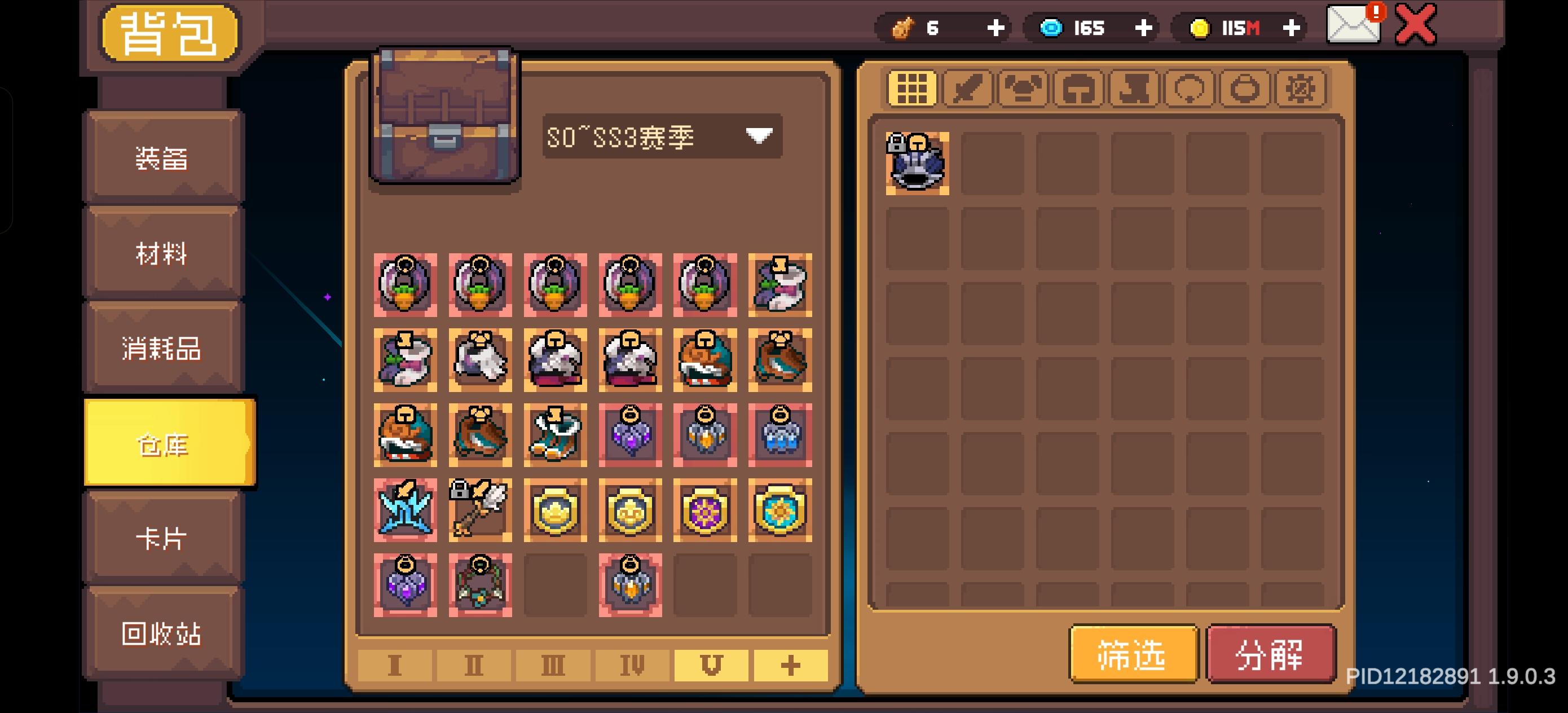Screen dimensions: 1568x713
Task: Select the chest armor filter icon
Action: (x=1023, y=90)
